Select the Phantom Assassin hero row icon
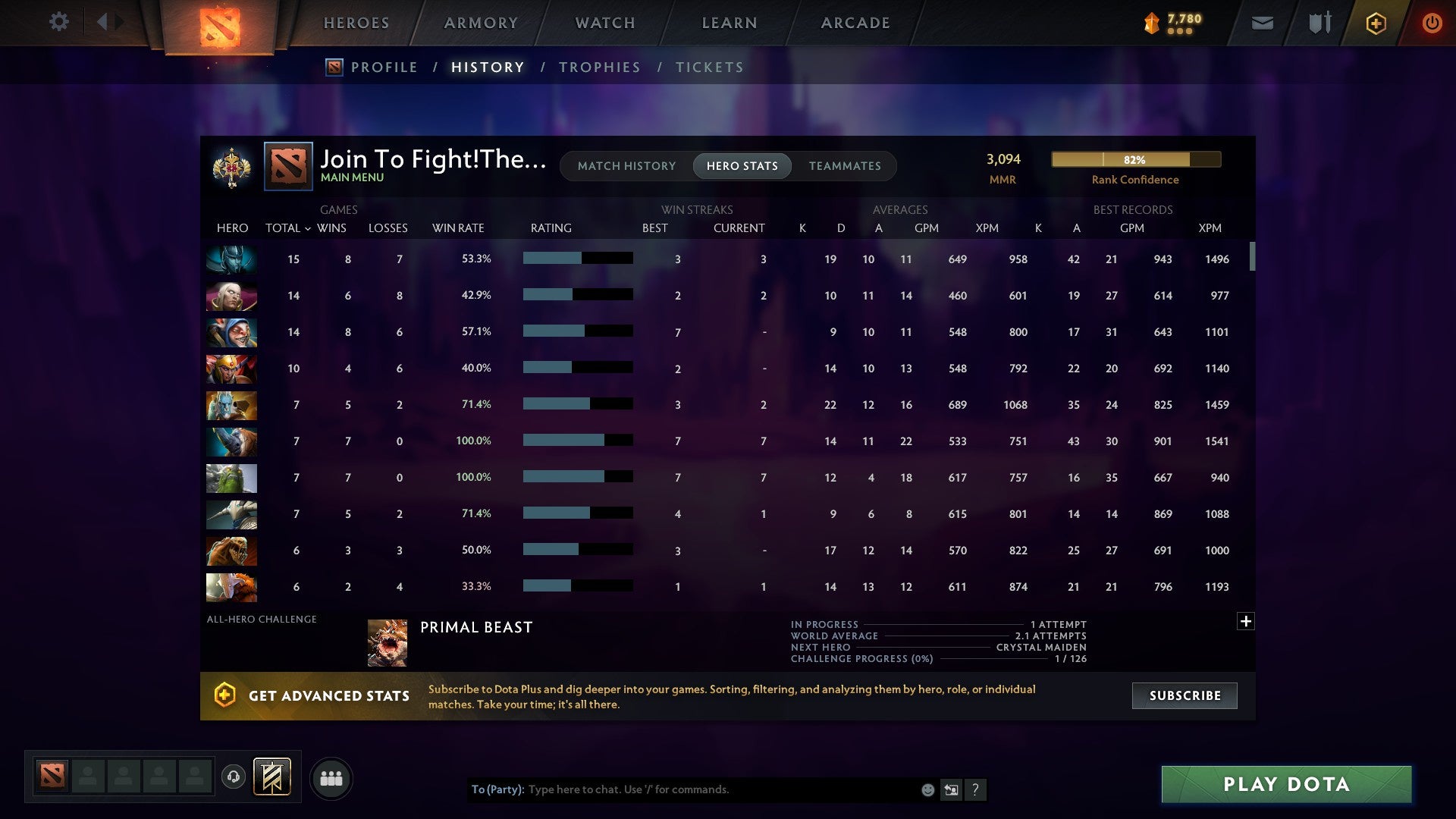This screenshot has width=1456, height=819. (231, 259)
